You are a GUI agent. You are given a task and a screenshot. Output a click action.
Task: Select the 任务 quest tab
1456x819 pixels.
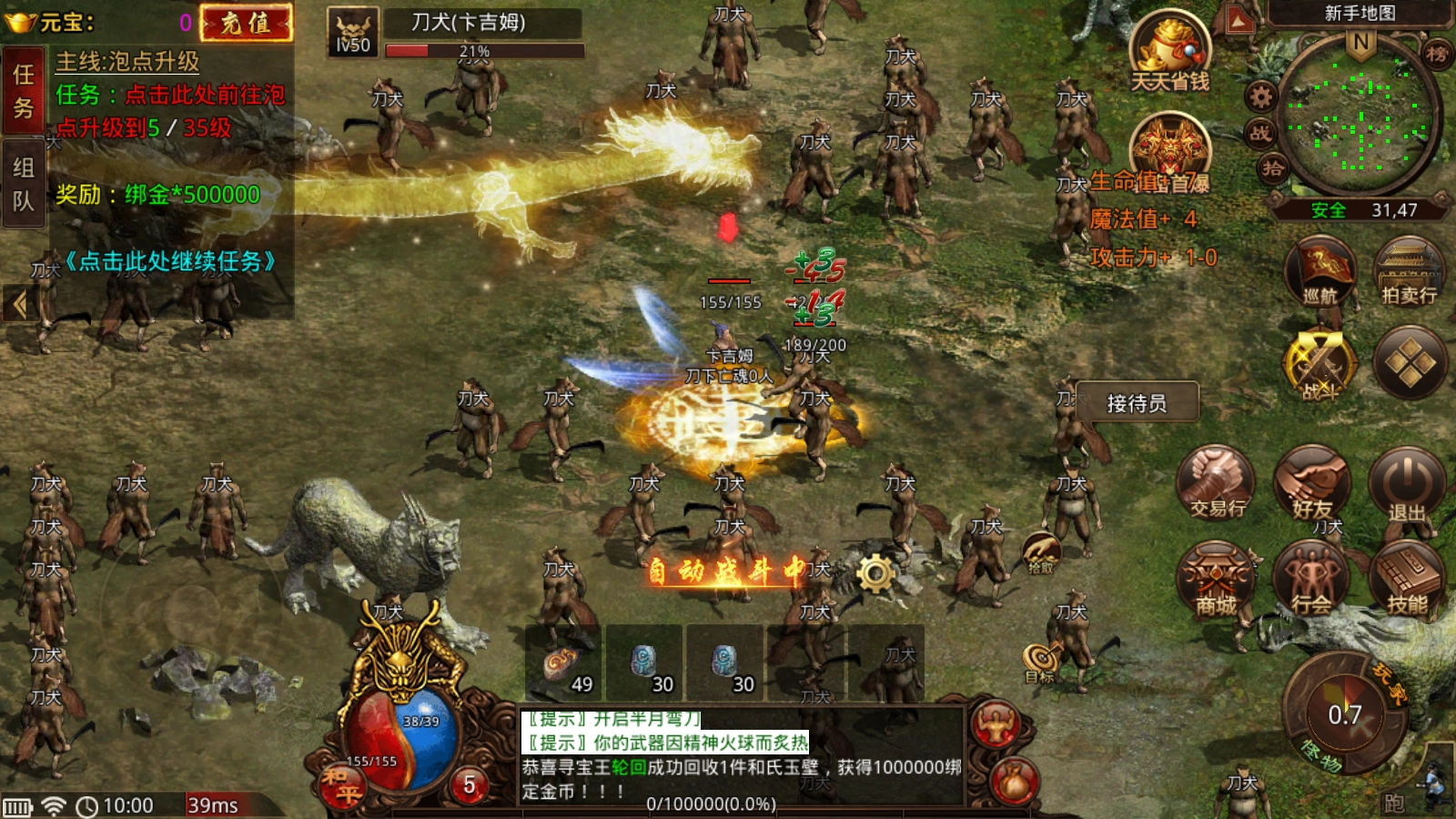pos(24,91)
